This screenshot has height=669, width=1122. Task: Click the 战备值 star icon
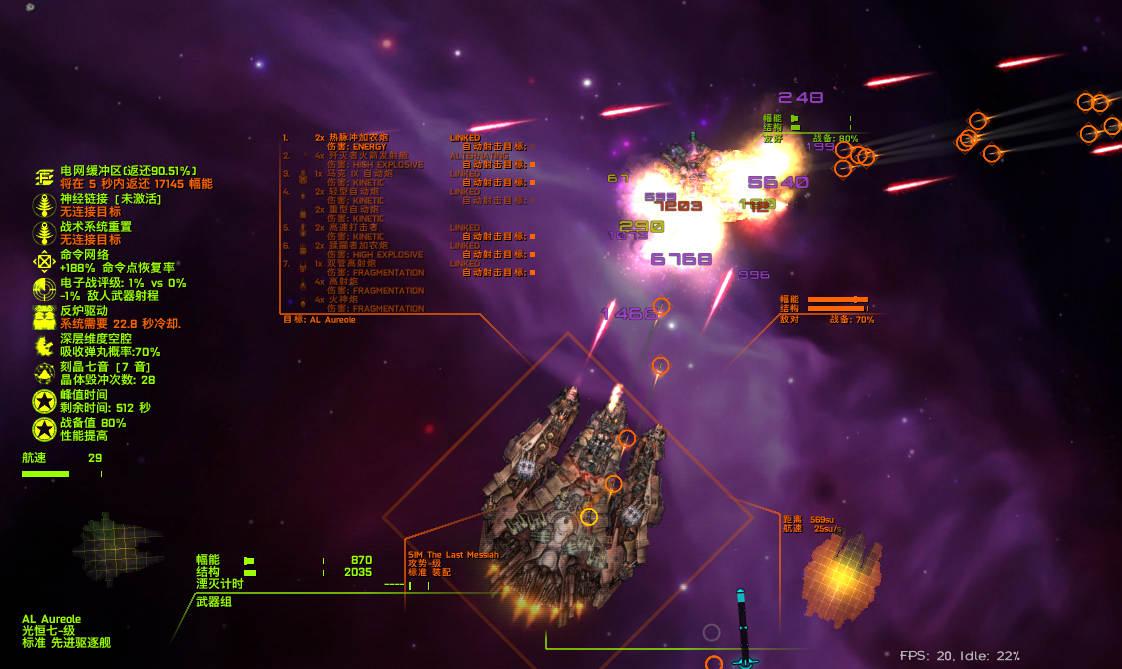[x=44, y=429]
